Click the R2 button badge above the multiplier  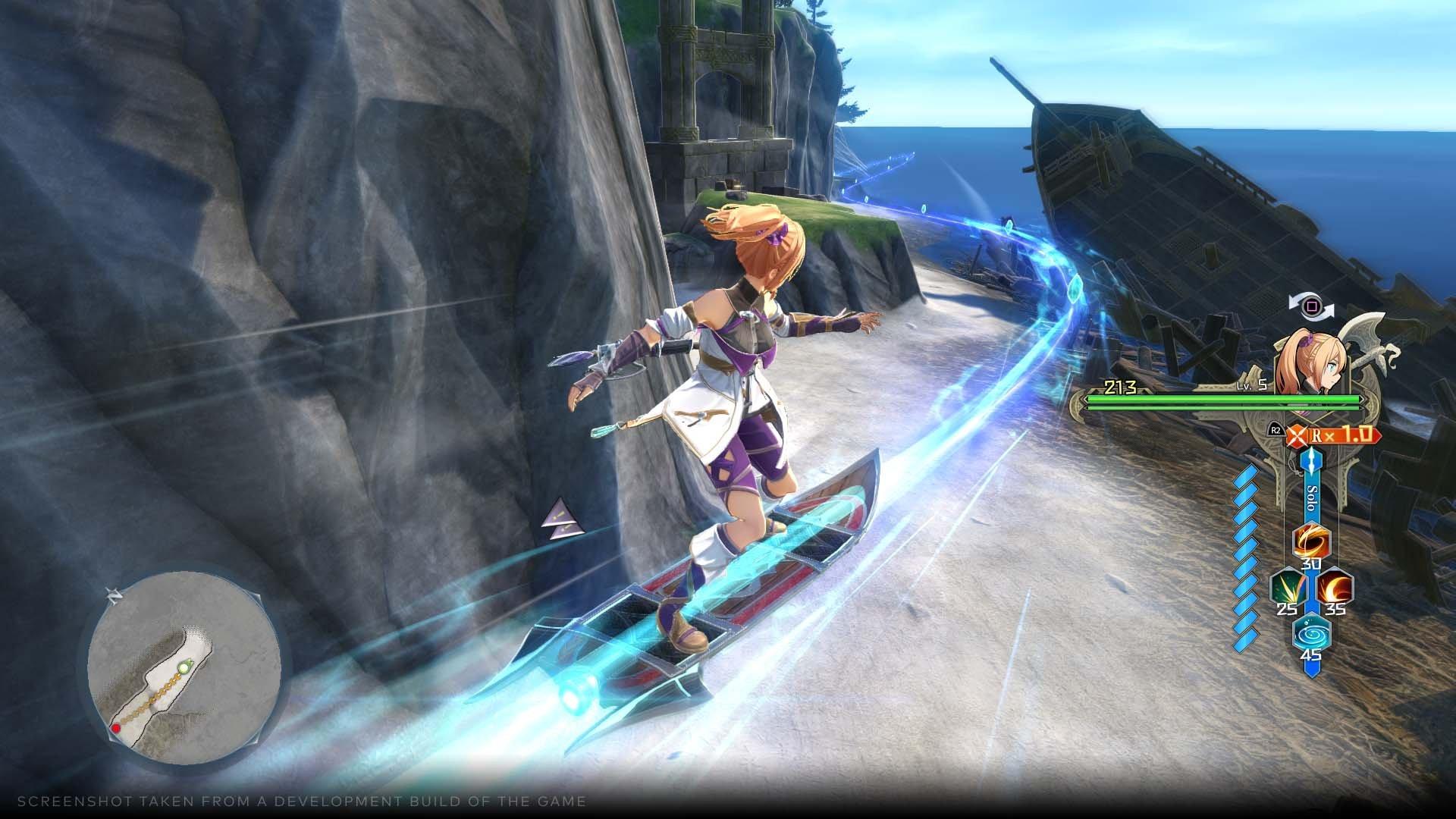(1275, 429)
